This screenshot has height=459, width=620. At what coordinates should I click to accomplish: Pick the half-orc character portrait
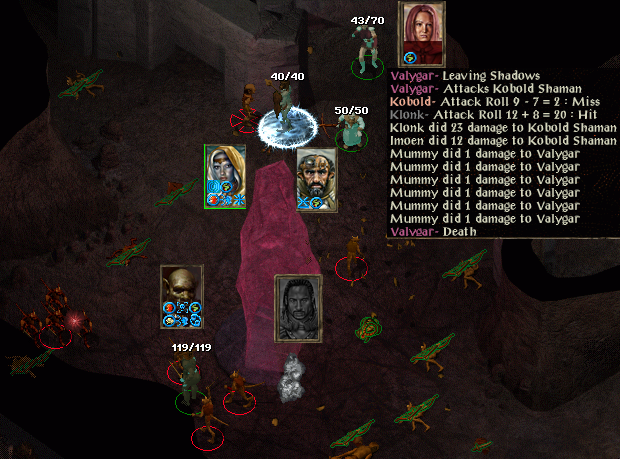(181, 291)
